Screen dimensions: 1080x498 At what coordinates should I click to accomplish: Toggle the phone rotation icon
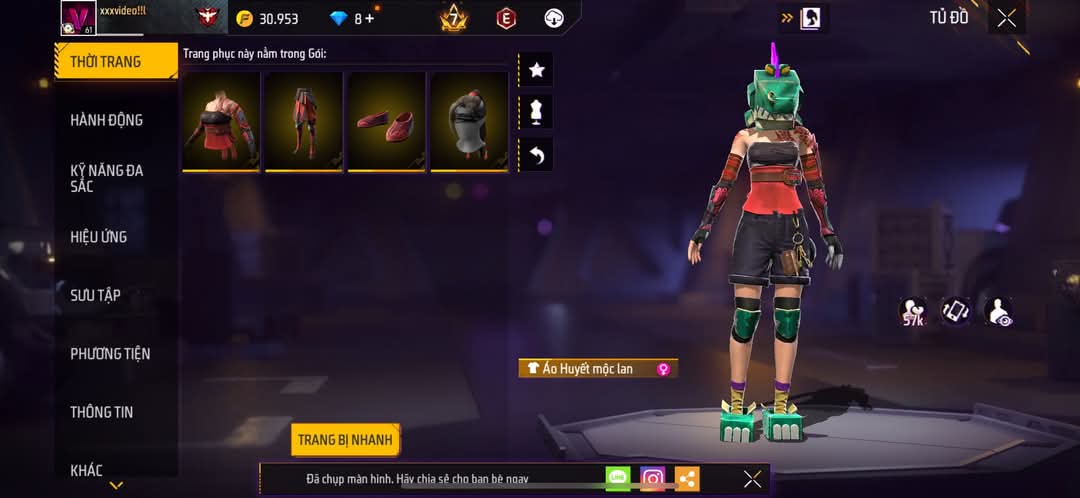(956, 311)
